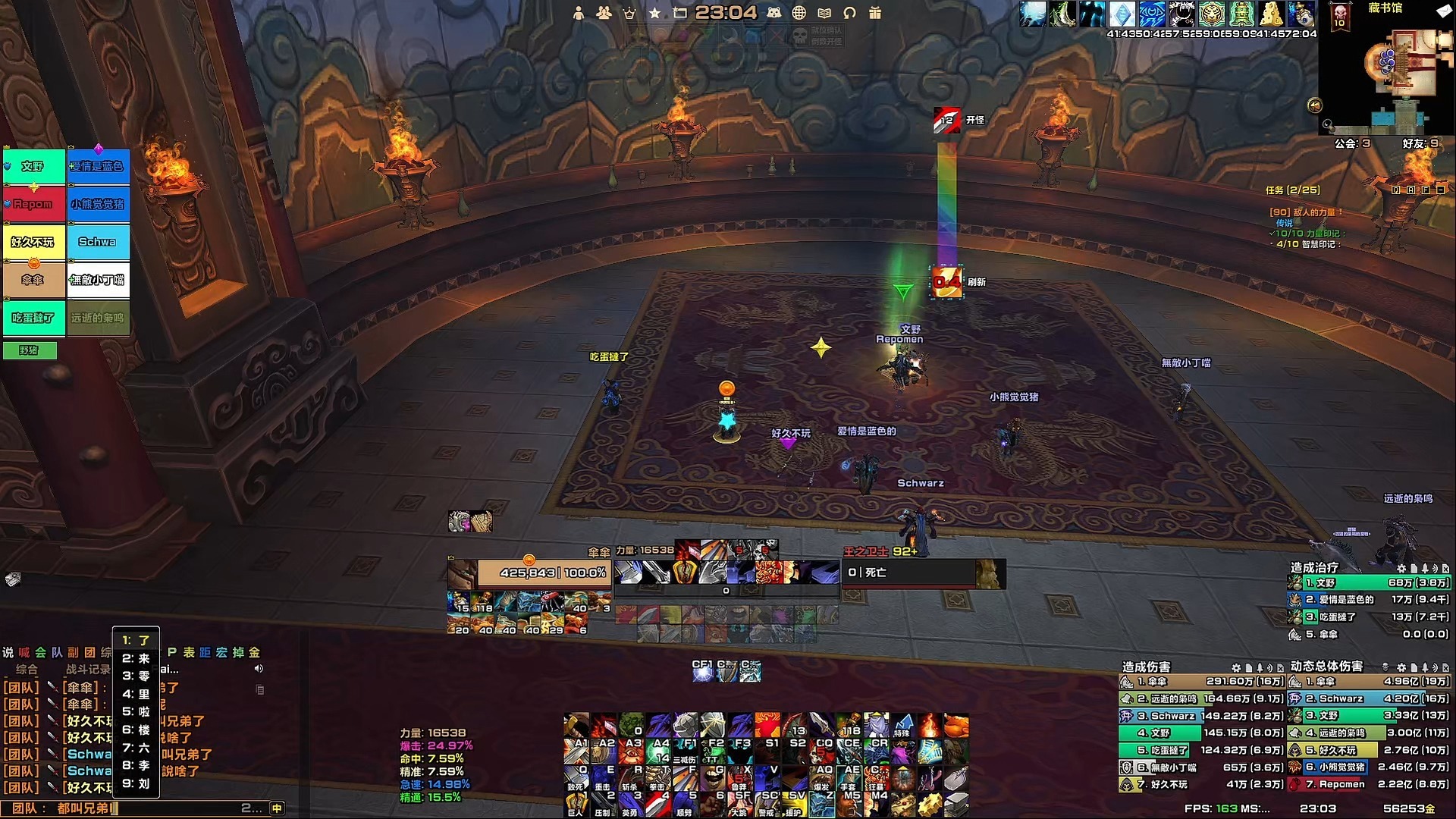Select the 好久不玩 raid frame

[x=33, y=243]
